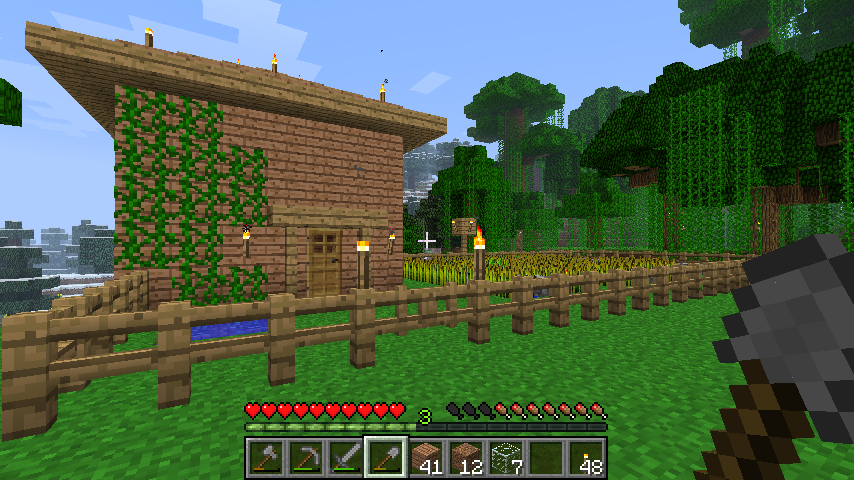854x480 pixels.
Task: Select the stack of 41 wooden planks
Action: (x=426, y=458)
